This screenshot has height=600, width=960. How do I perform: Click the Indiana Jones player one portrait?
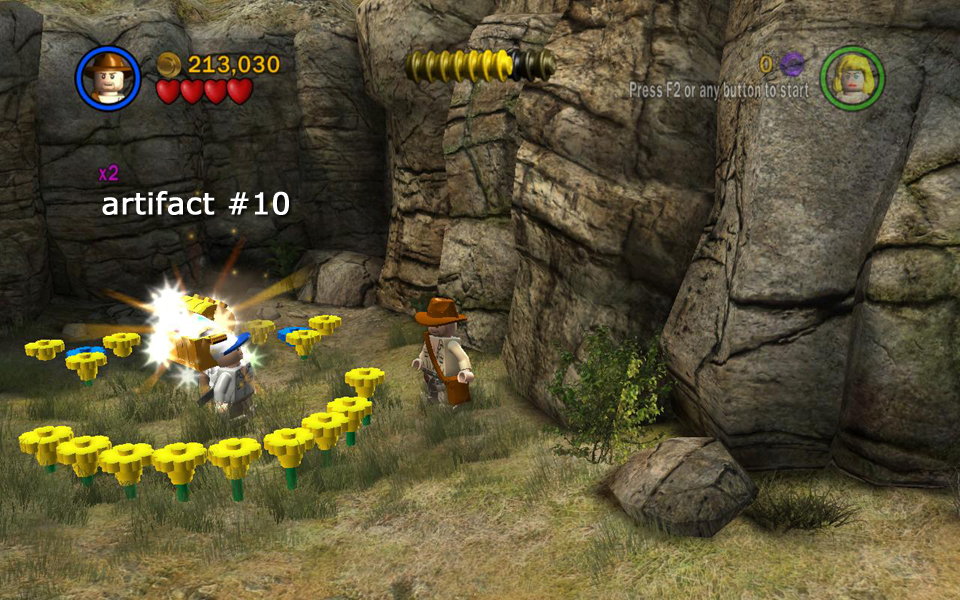(x=107, y=78)
